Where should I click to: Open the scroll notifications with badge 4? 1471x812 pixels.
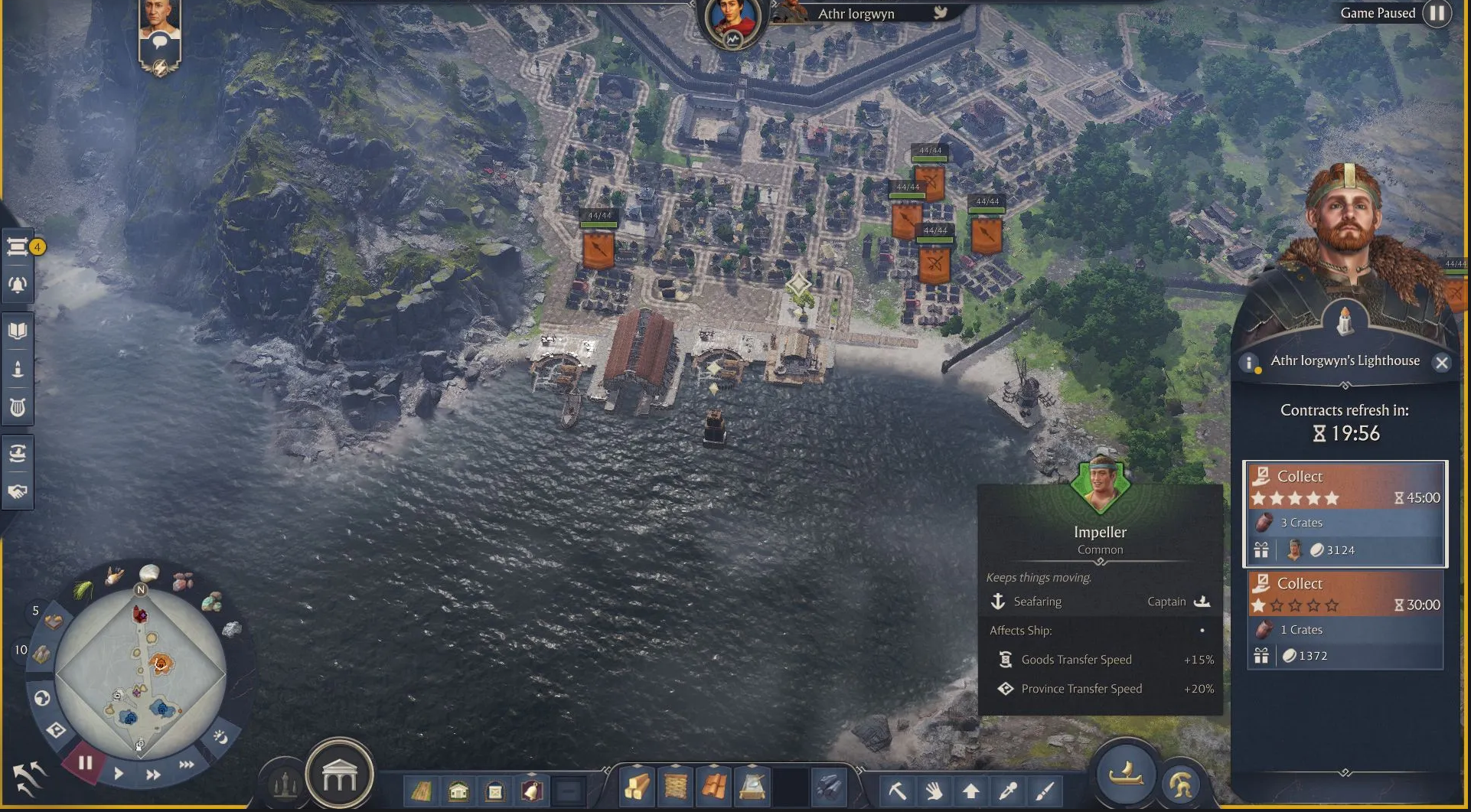pyautogui.click(x=18, y=246)
